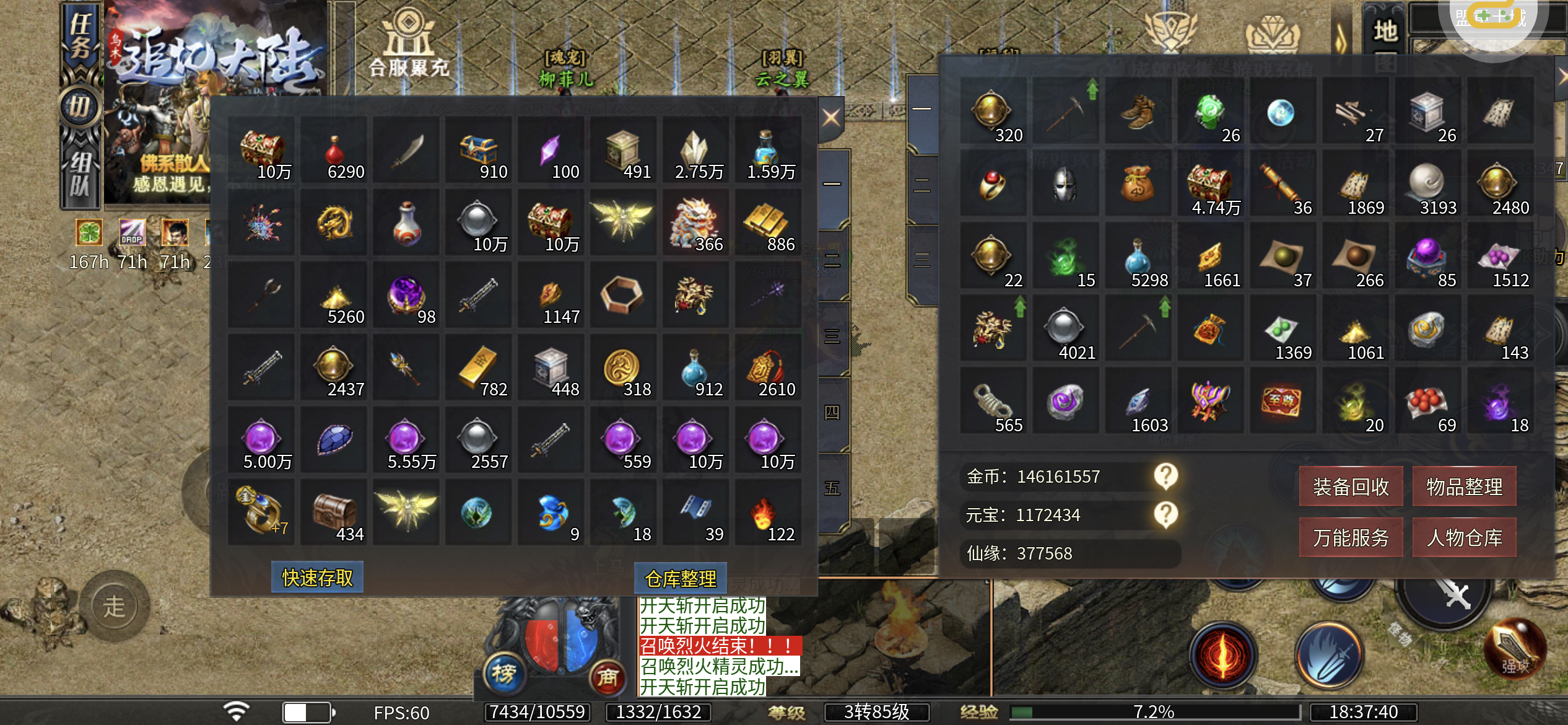Select the brown boots in the bag

[1138, 113]
